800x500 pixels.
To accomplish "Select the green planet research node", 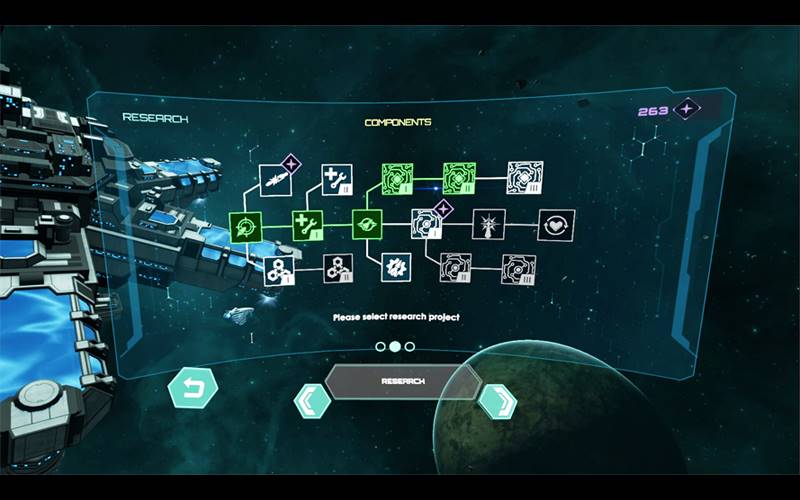I will [x=367, y=226].
